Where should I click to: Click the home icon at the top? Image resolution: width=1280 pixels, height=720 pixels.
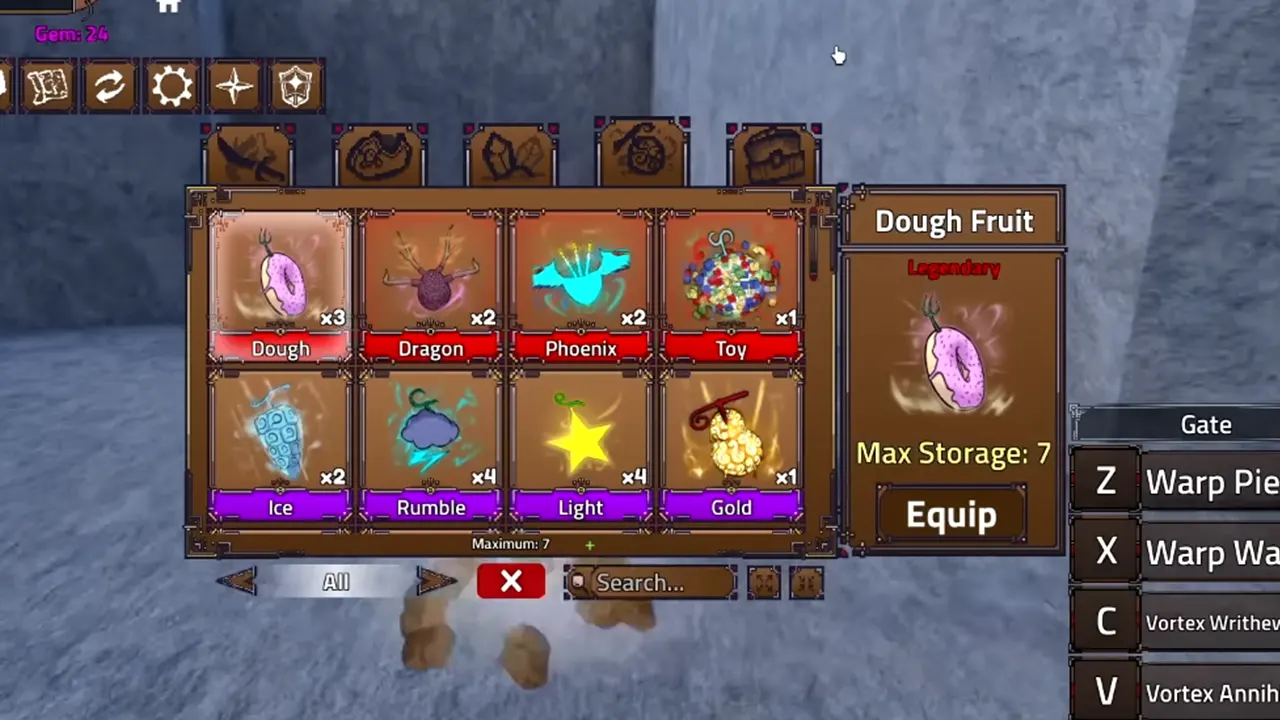167,8
